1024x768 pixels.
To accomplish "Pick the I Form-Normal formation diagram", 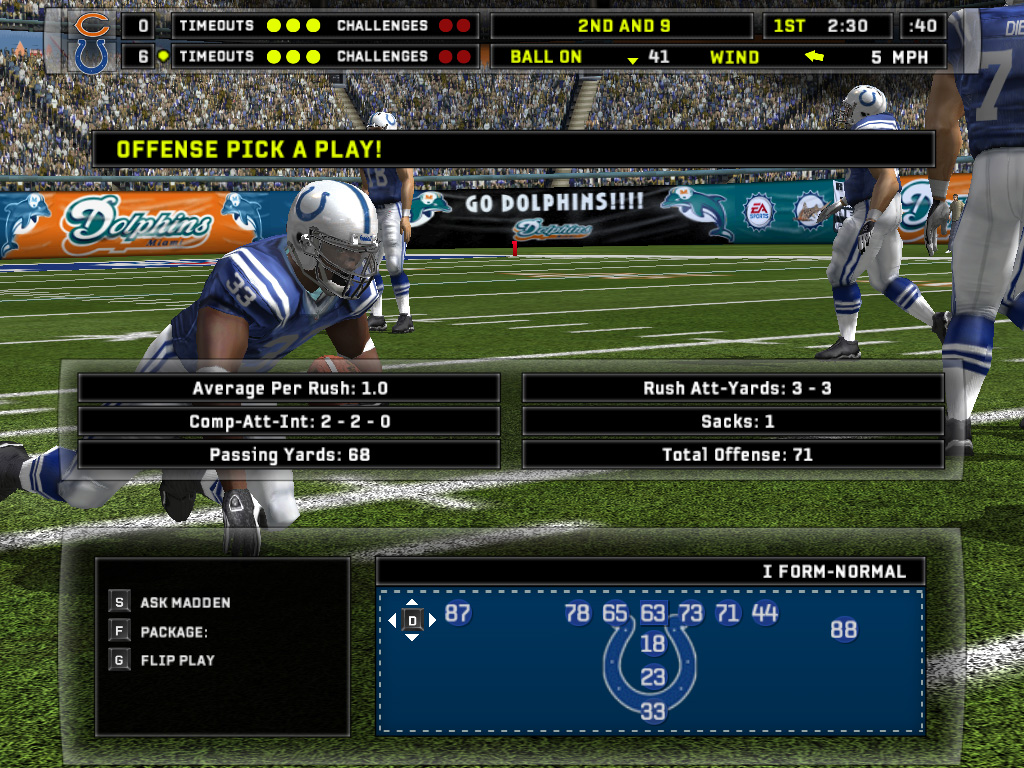I will 651,660.
